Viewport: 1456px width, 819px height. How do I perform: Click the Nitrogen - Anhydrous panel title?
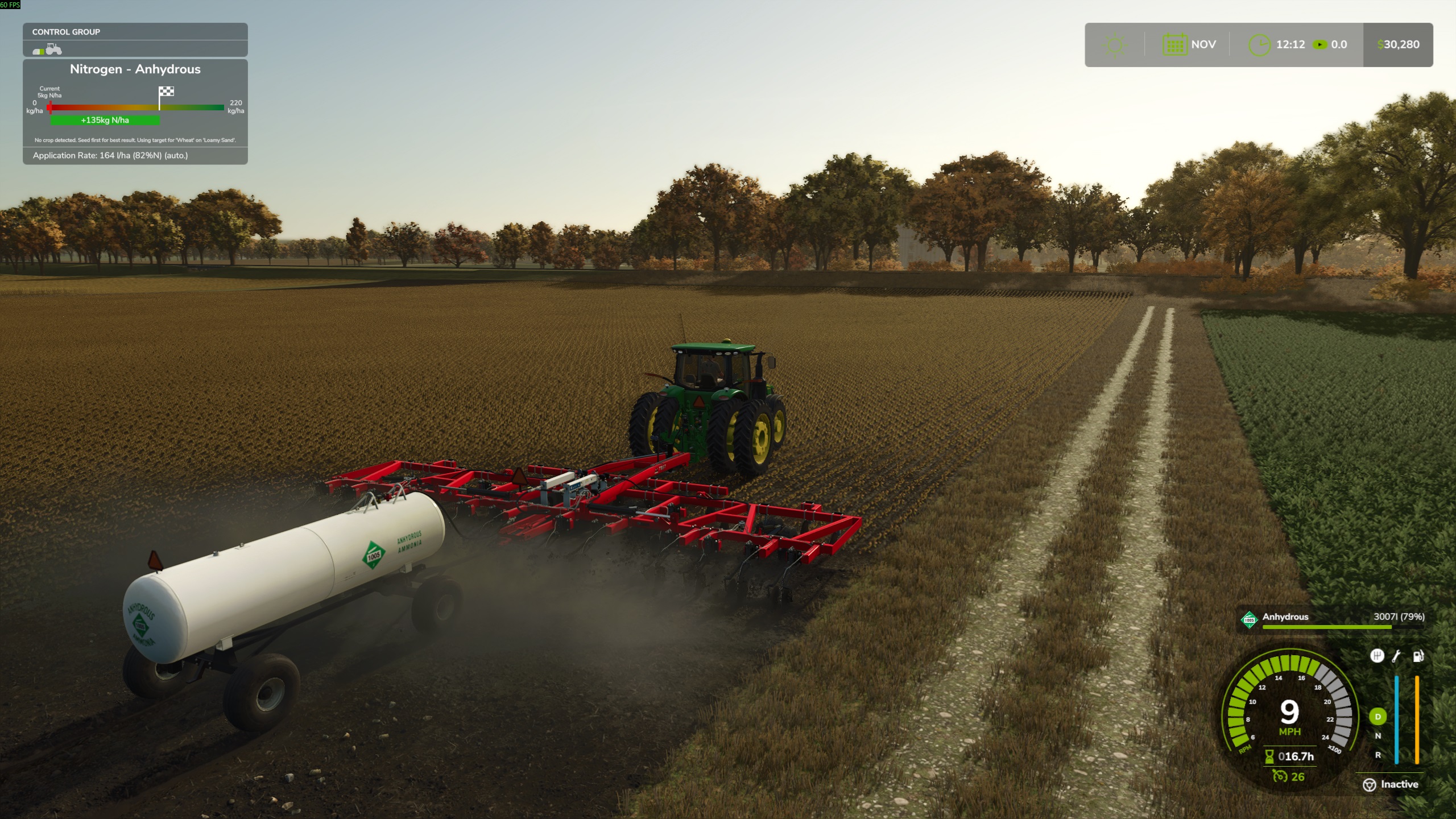coord(135,69)
